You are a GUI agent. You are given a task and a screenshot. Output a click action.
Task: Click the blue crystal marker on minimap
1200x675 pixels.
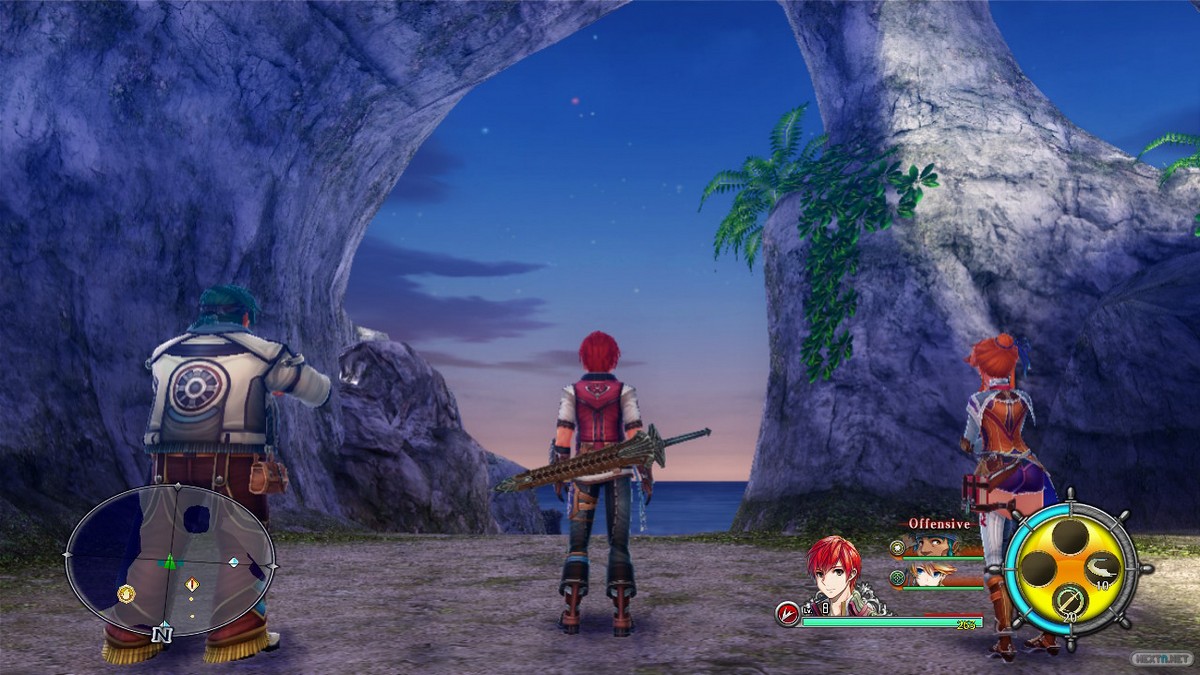click(x=233, y=563)
